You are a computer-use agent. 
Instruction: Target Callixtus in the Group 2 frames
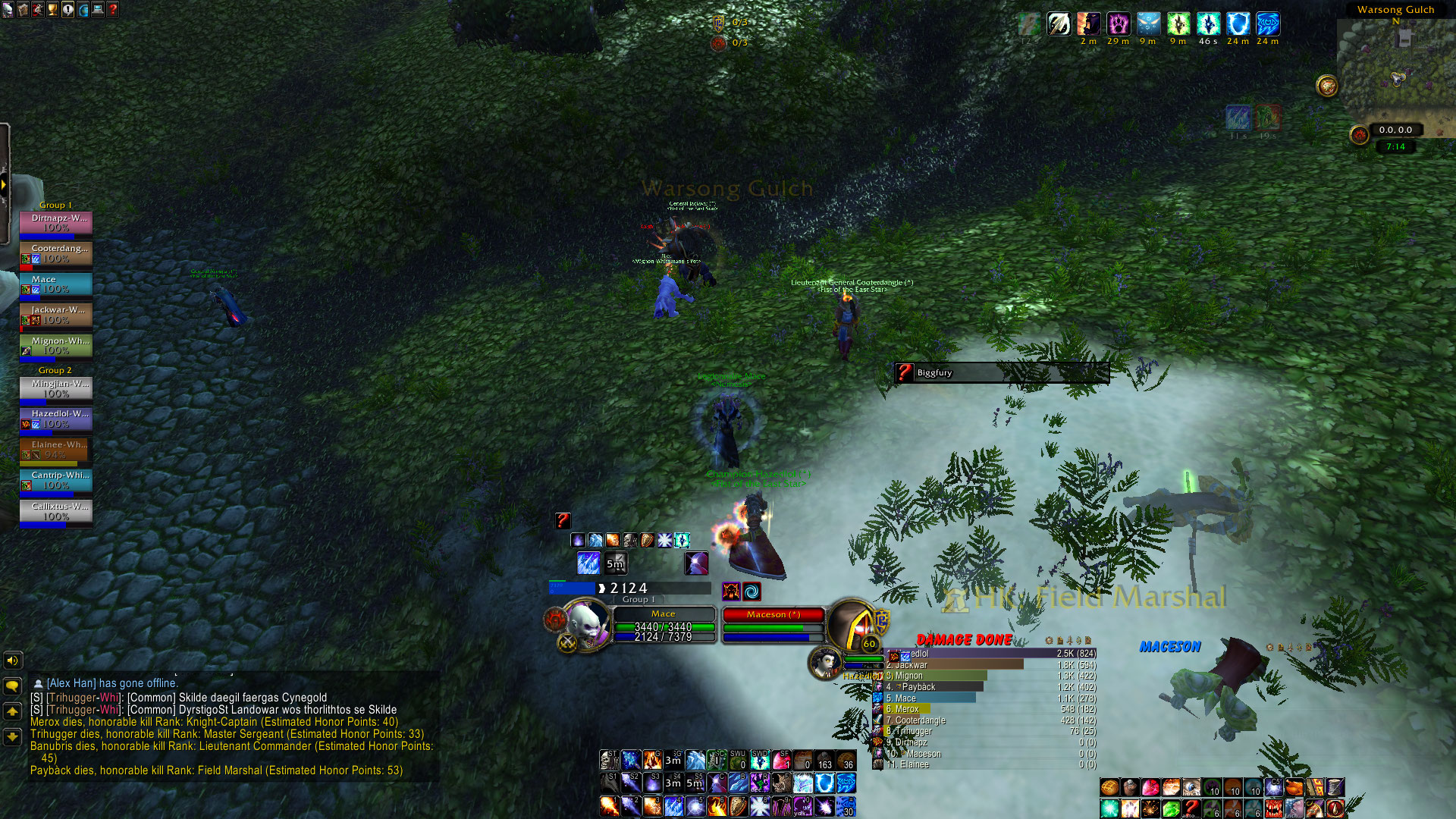[x=56, y=512]
